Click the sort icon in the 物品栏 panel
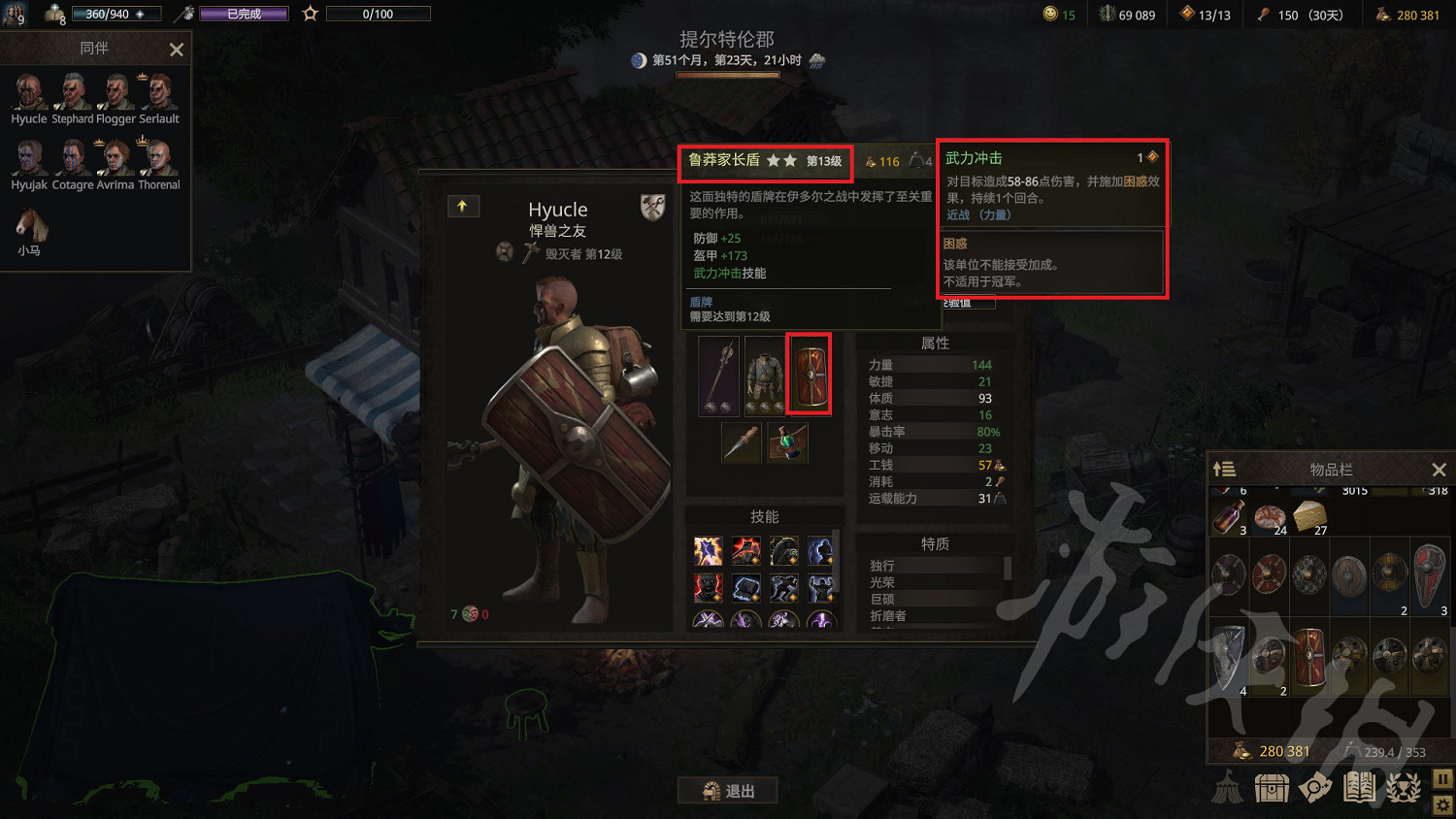The height and width of the screenshot is (819, 1456). pyautogui.click(x=1223, y=469)
